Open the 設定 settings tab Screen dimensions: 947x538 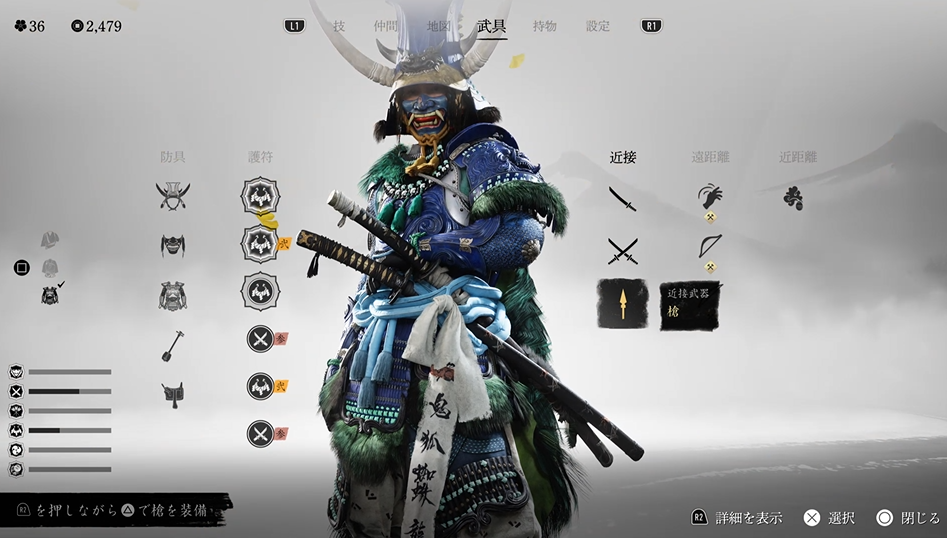(x=598, y=26)
